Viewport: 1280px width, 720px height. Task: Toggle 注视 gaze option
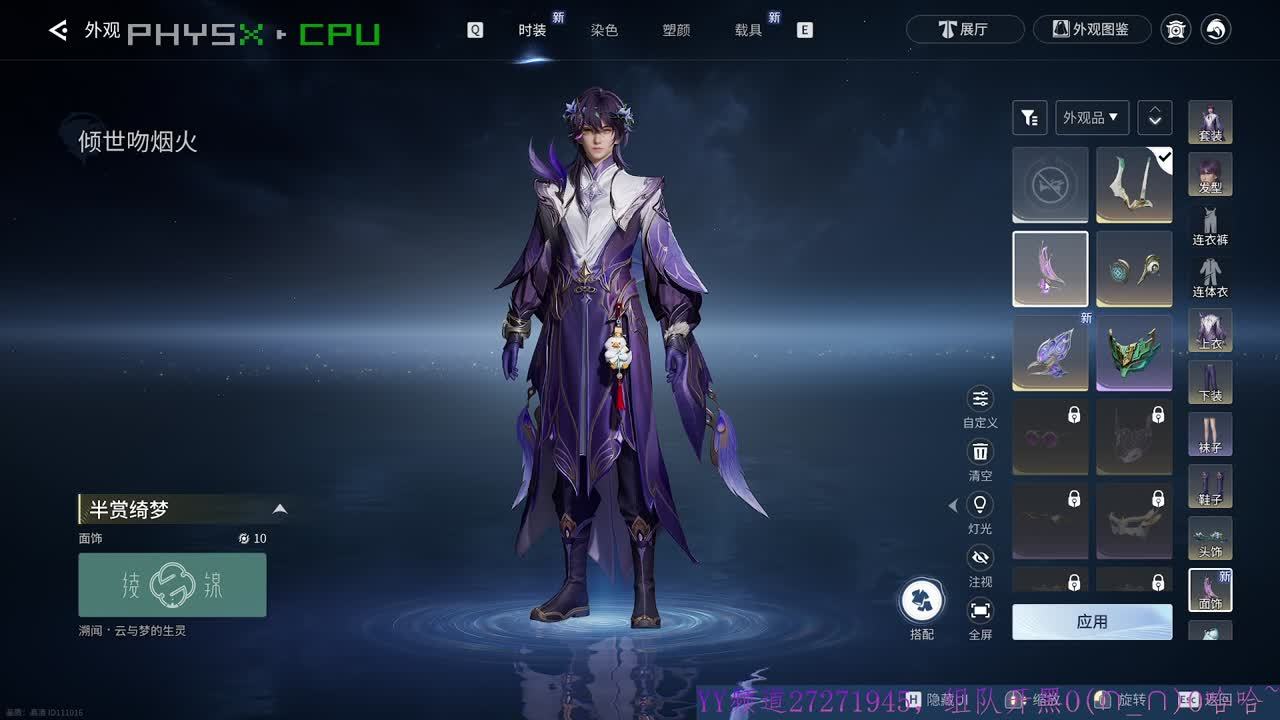click(x=980, y=565)
